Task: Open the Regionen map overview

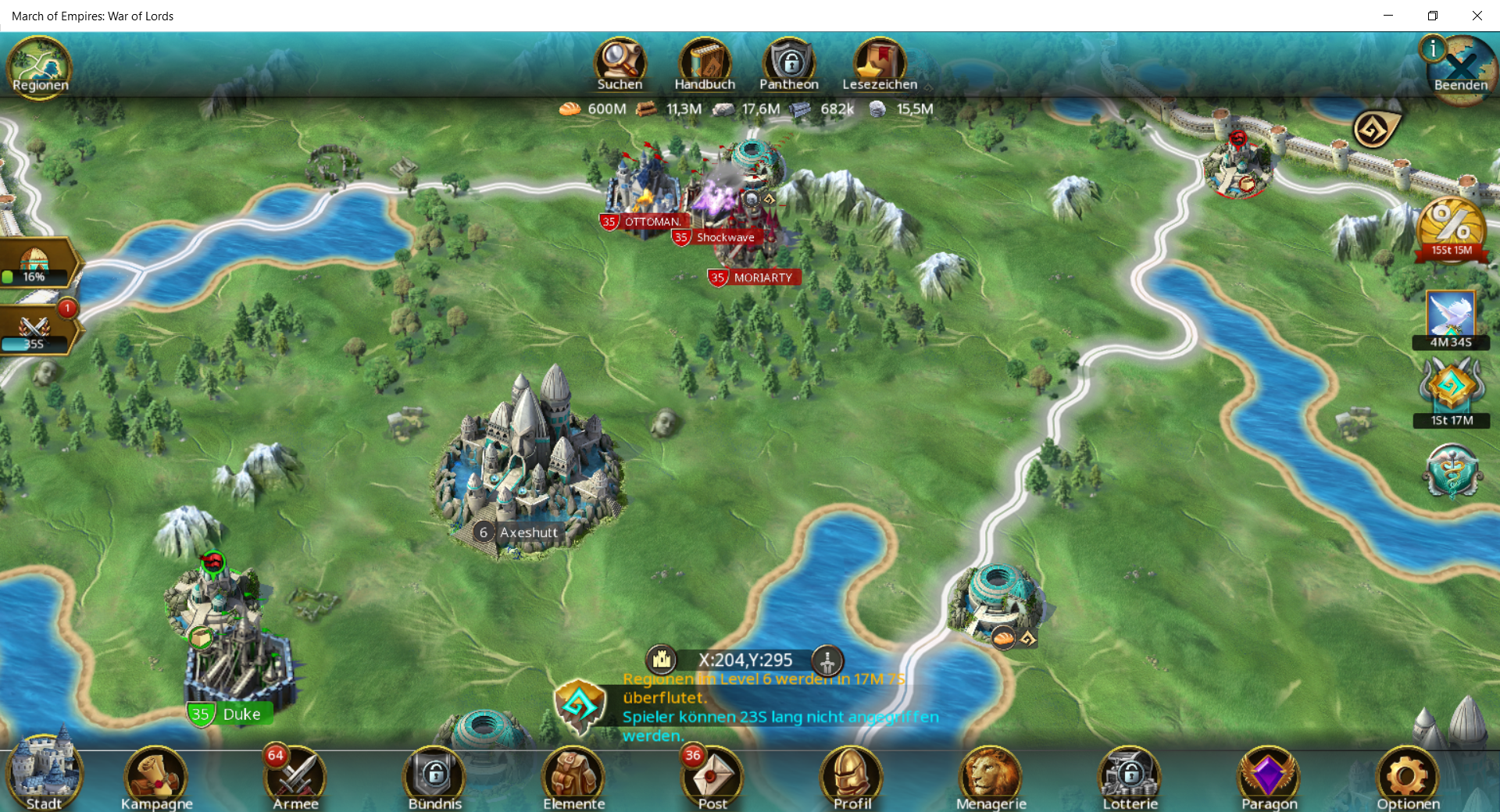Action: [x=39, y=67]
